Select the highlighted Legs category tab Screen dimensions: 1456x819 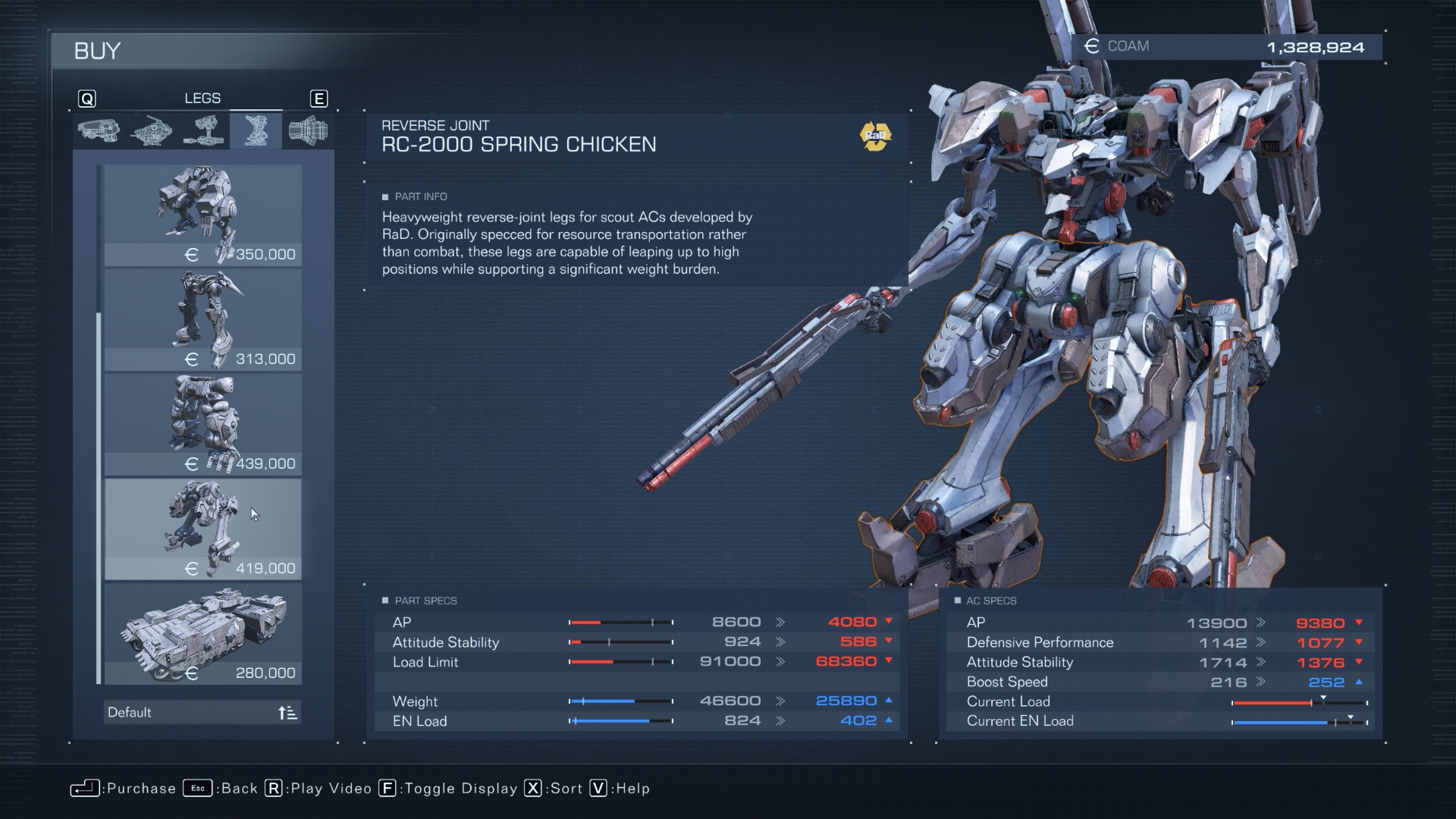(x=256, y=130)
